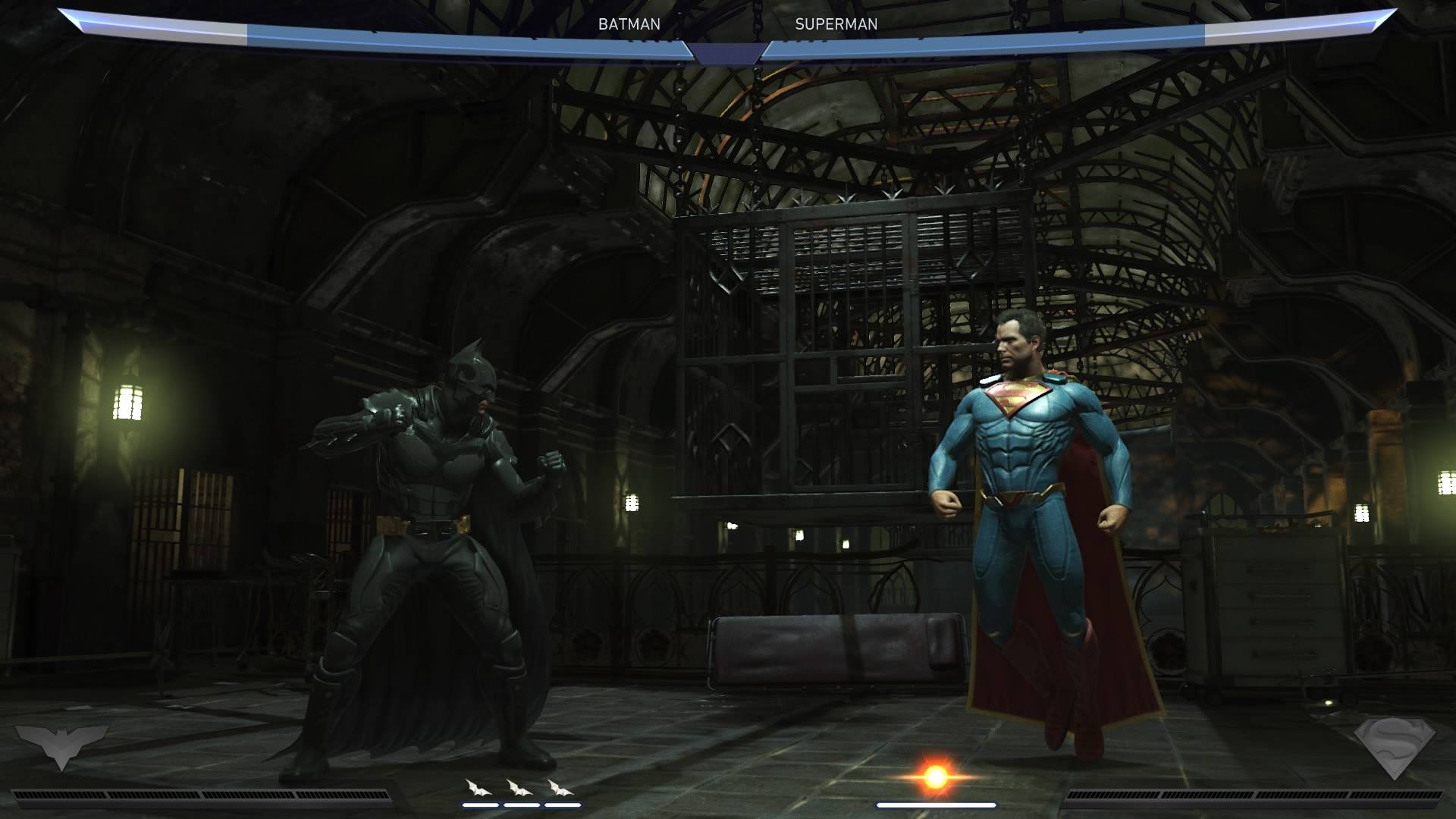This screenshot has width=1456, height=819.
Task: Click Superman's S-shield emblem icon
Action: coord(1395,747)
